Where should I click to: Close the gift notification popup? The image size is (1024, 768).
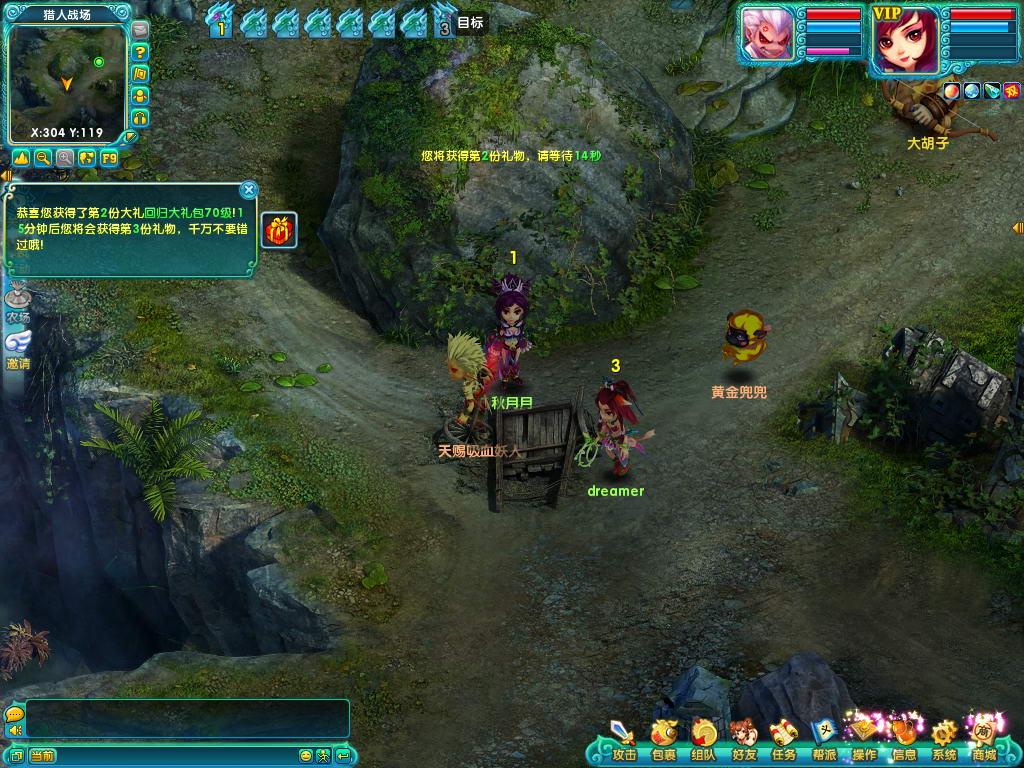point(249,189)
